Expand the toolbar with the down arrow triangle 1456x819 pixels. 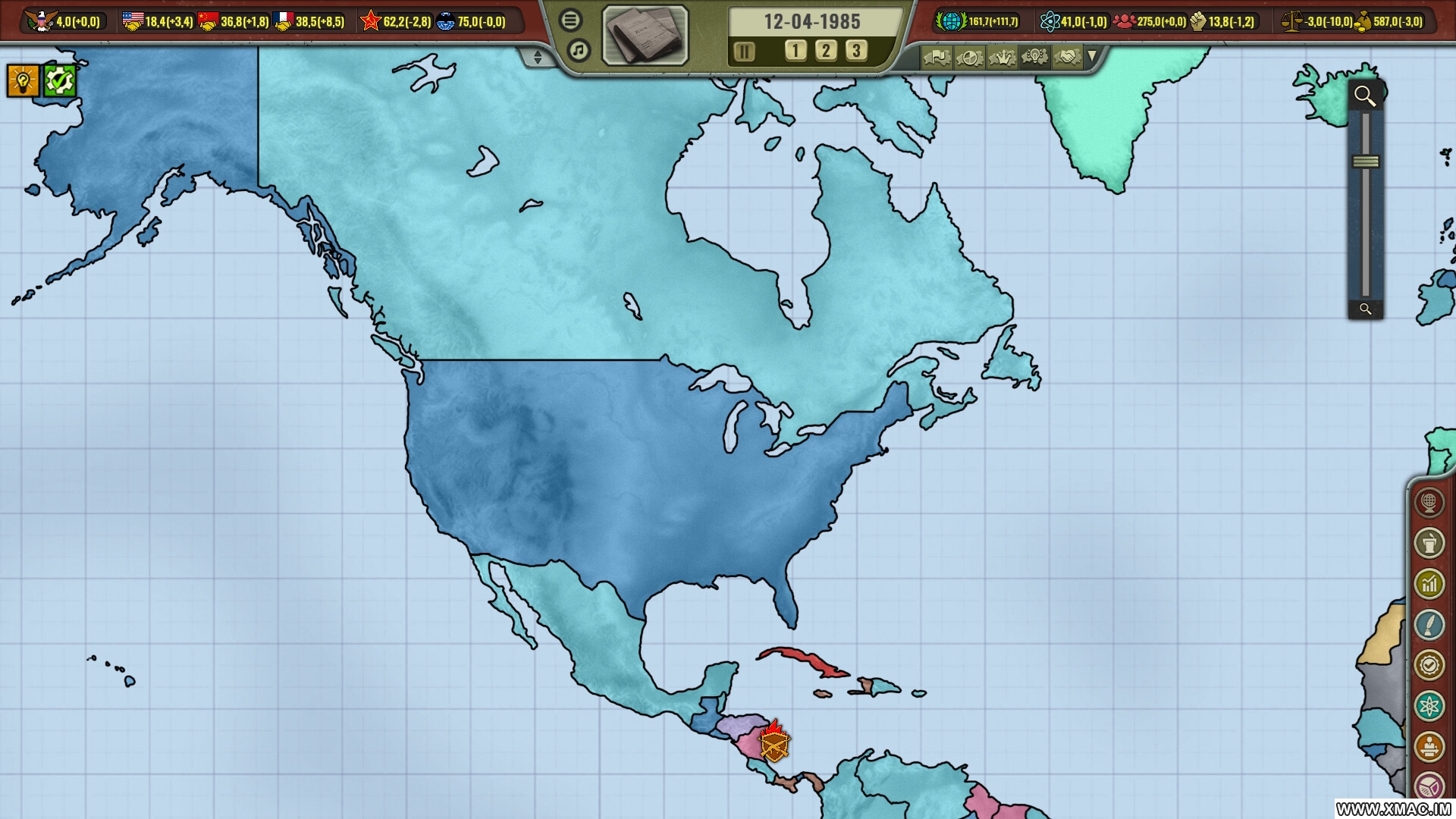[1093, 57]
